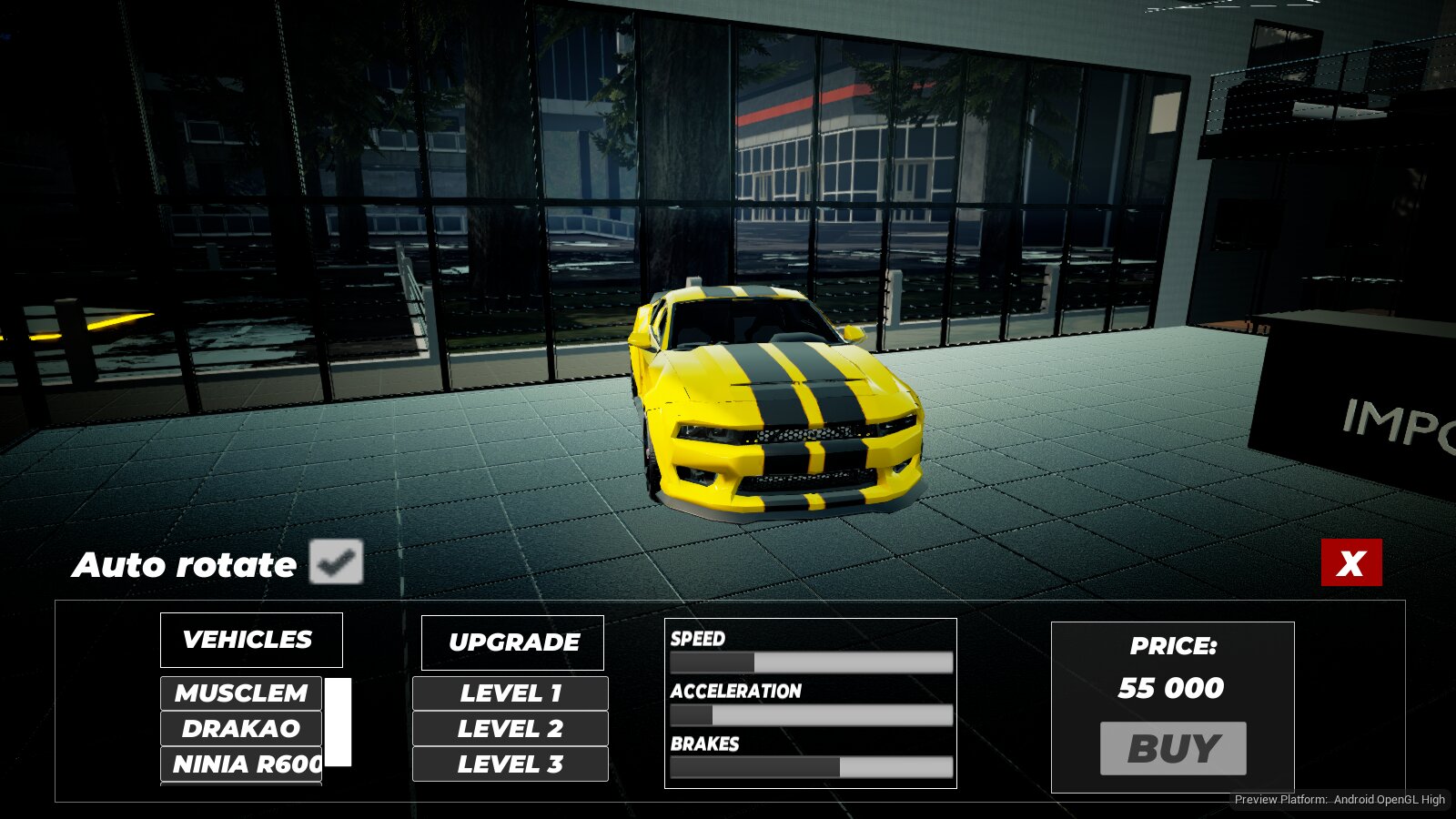Open the VEHICLES list
1456x819 pixels.
(x=251, y=640)
